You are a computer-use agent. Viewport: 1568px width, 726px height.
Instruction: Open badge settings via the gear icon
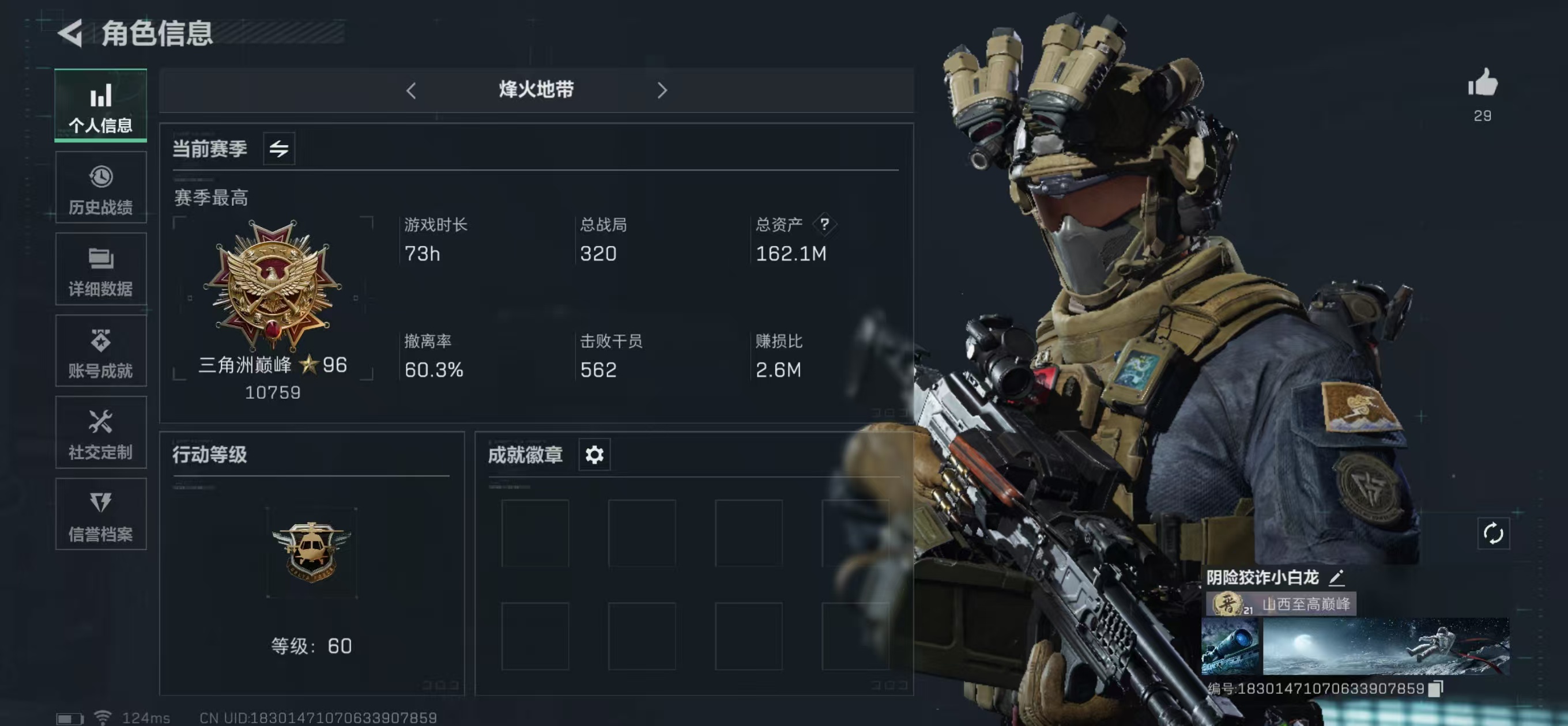tap(594, 454)
